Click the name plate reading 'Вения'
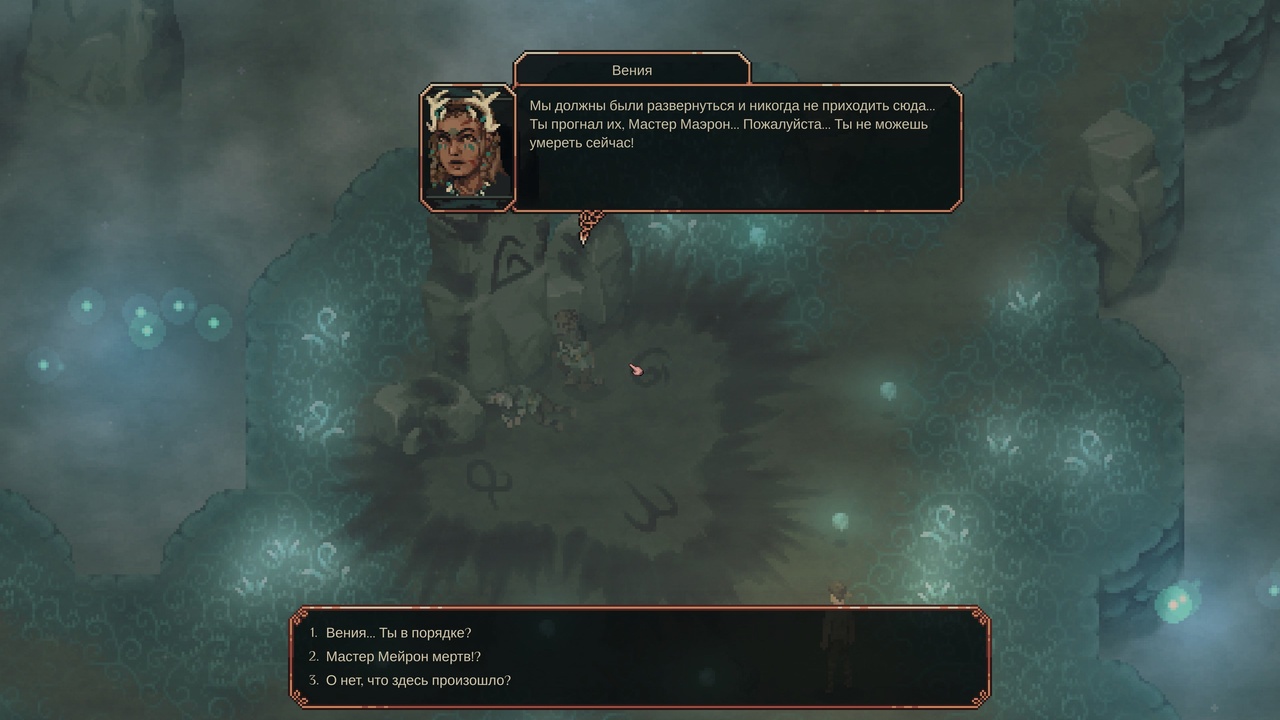This screenshot has height=720, width=1280. 630,70
